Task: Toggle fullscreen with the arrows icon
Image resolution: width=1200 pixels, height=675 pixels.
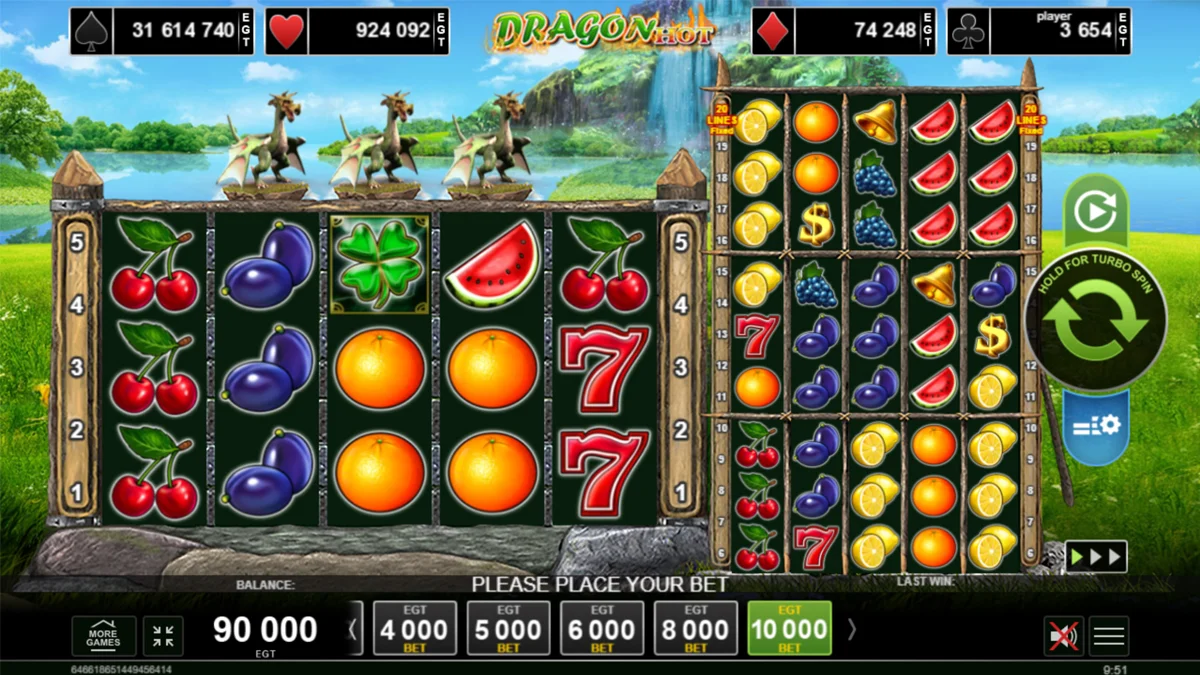Action: [163, 636]
